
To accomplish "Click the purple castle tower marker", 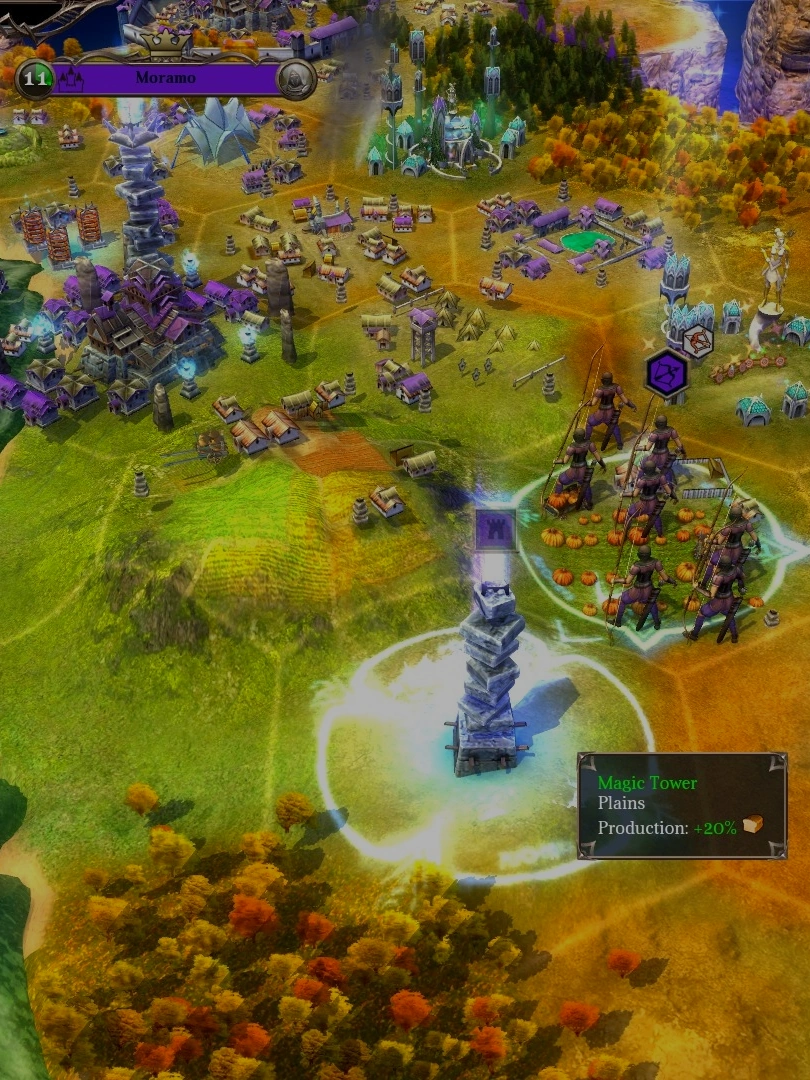I will coord(495,528).
